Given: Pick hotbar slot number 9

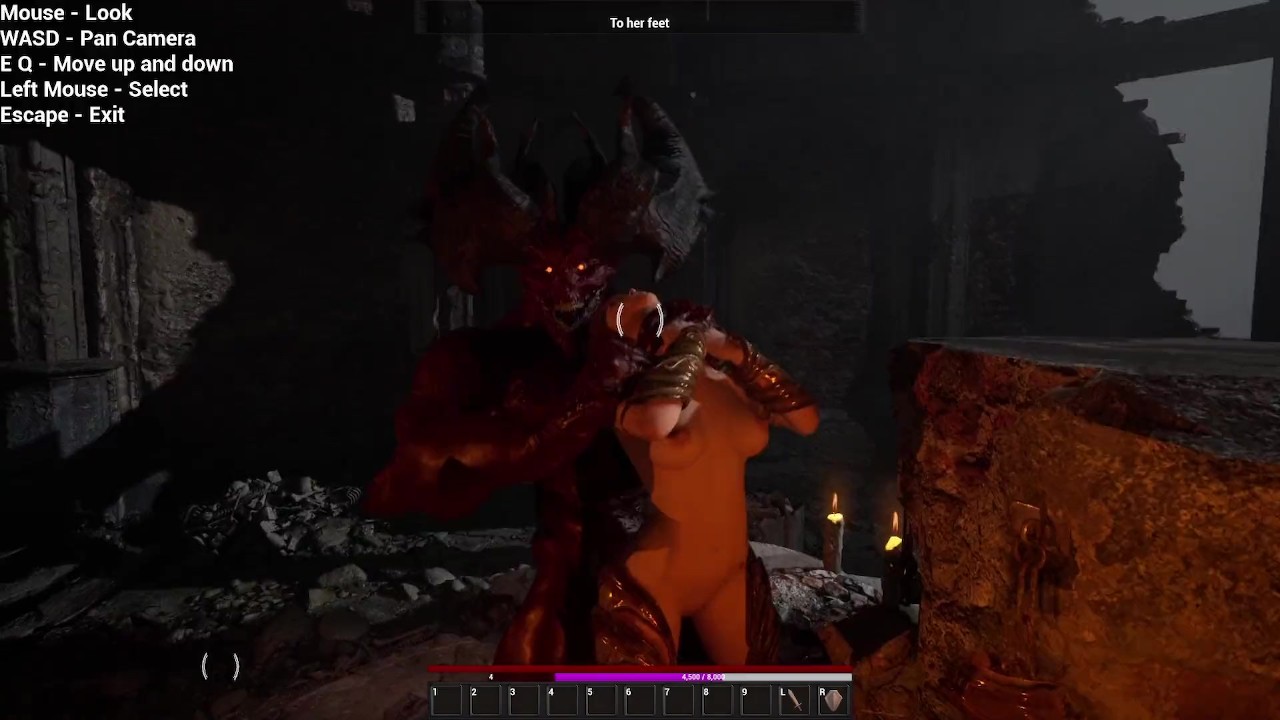Looking at the screenshot, I should [x=756, y=700].
